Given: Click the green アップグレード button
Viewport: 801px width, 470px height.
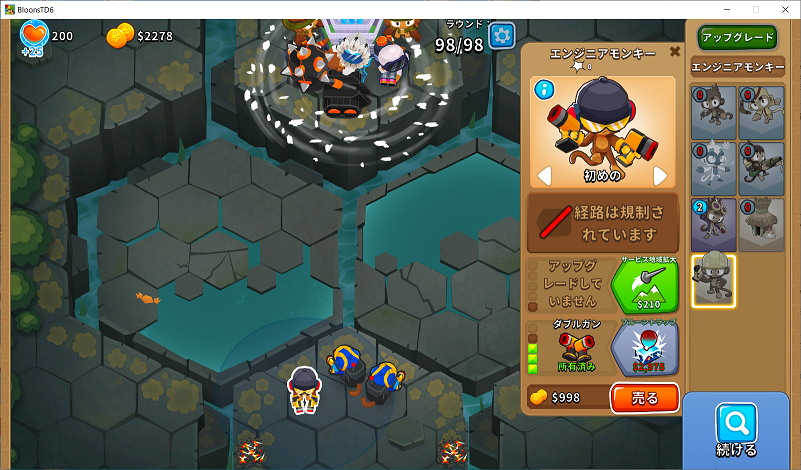Looking at the screenshot, I should [737, 37].
